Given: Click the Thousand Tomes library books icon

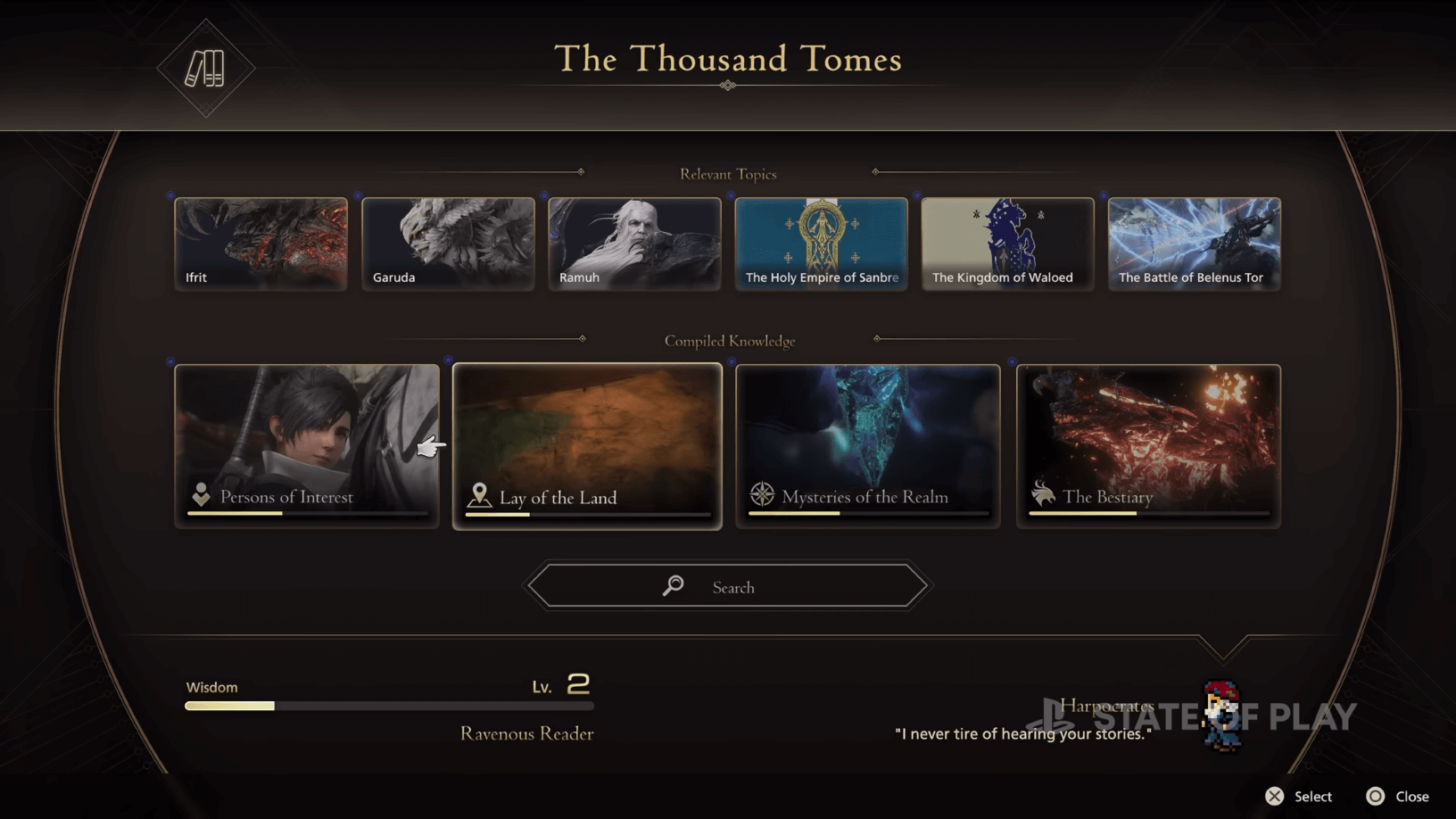Looking at the screenshot, I should [x=205, y=68].
